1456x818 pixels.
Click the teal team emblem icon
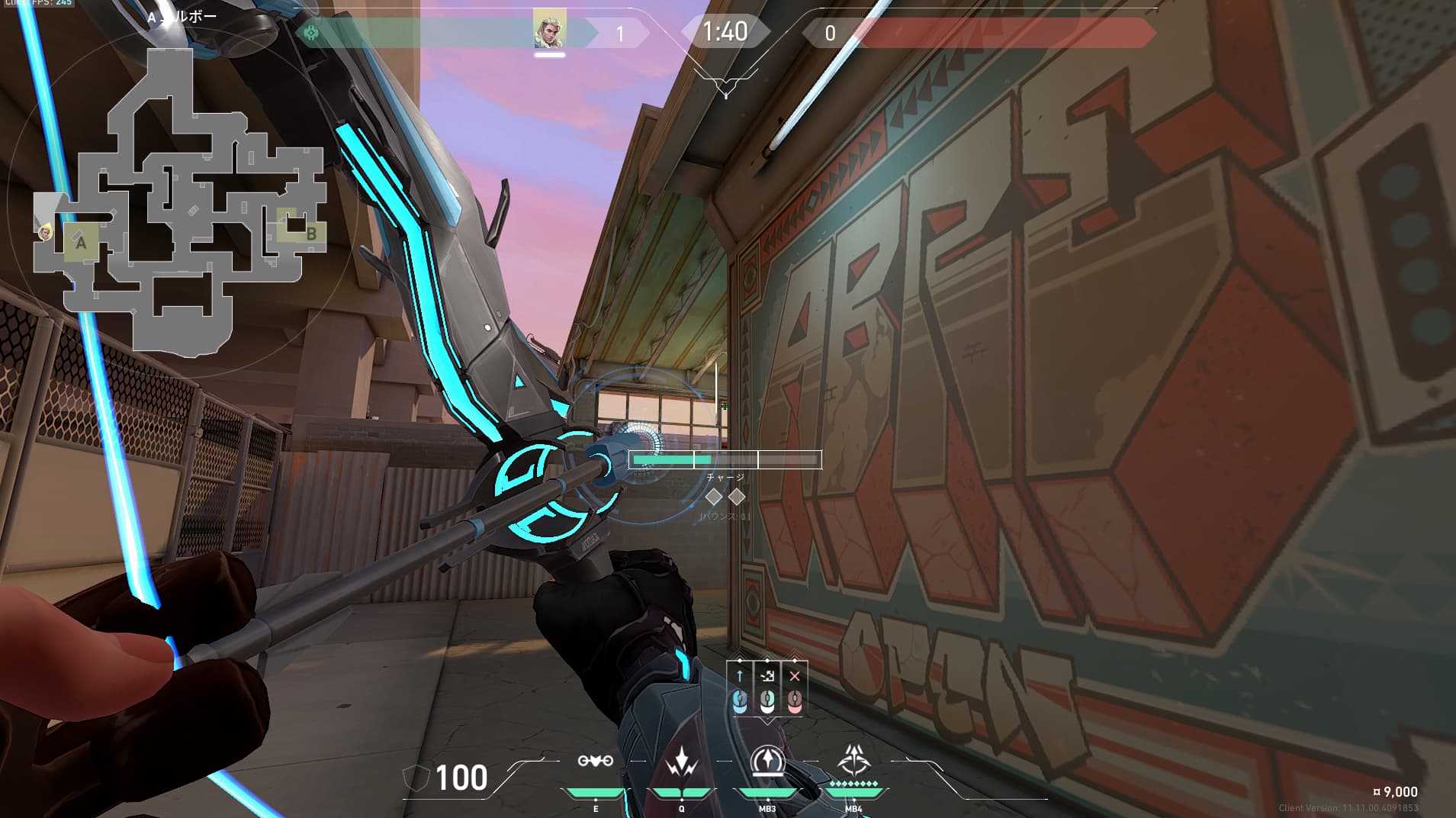(311, 33)
